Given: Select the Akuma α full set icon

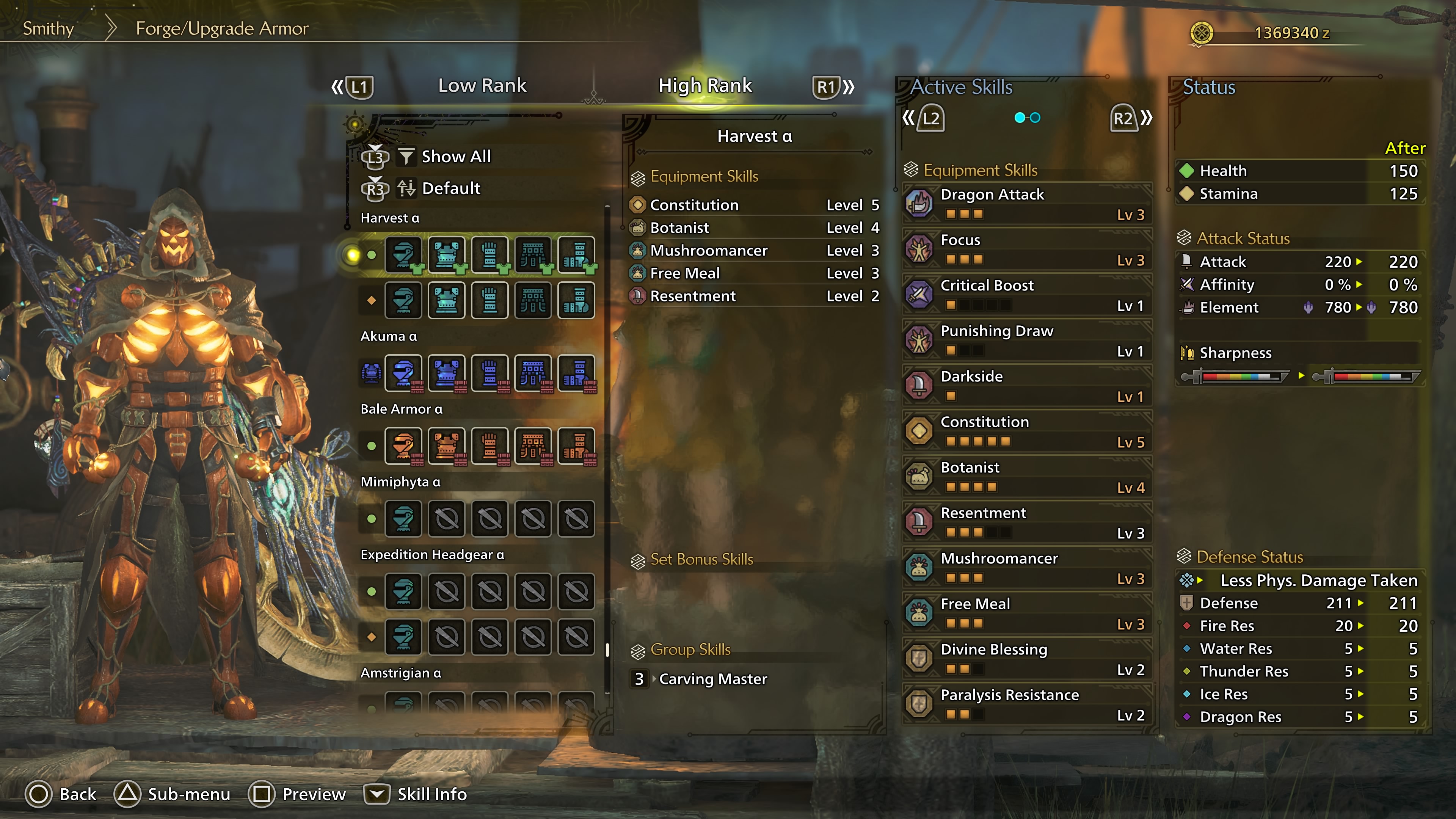Looking at the screenshot, I should pyautogui.click(x=371, y=373).
